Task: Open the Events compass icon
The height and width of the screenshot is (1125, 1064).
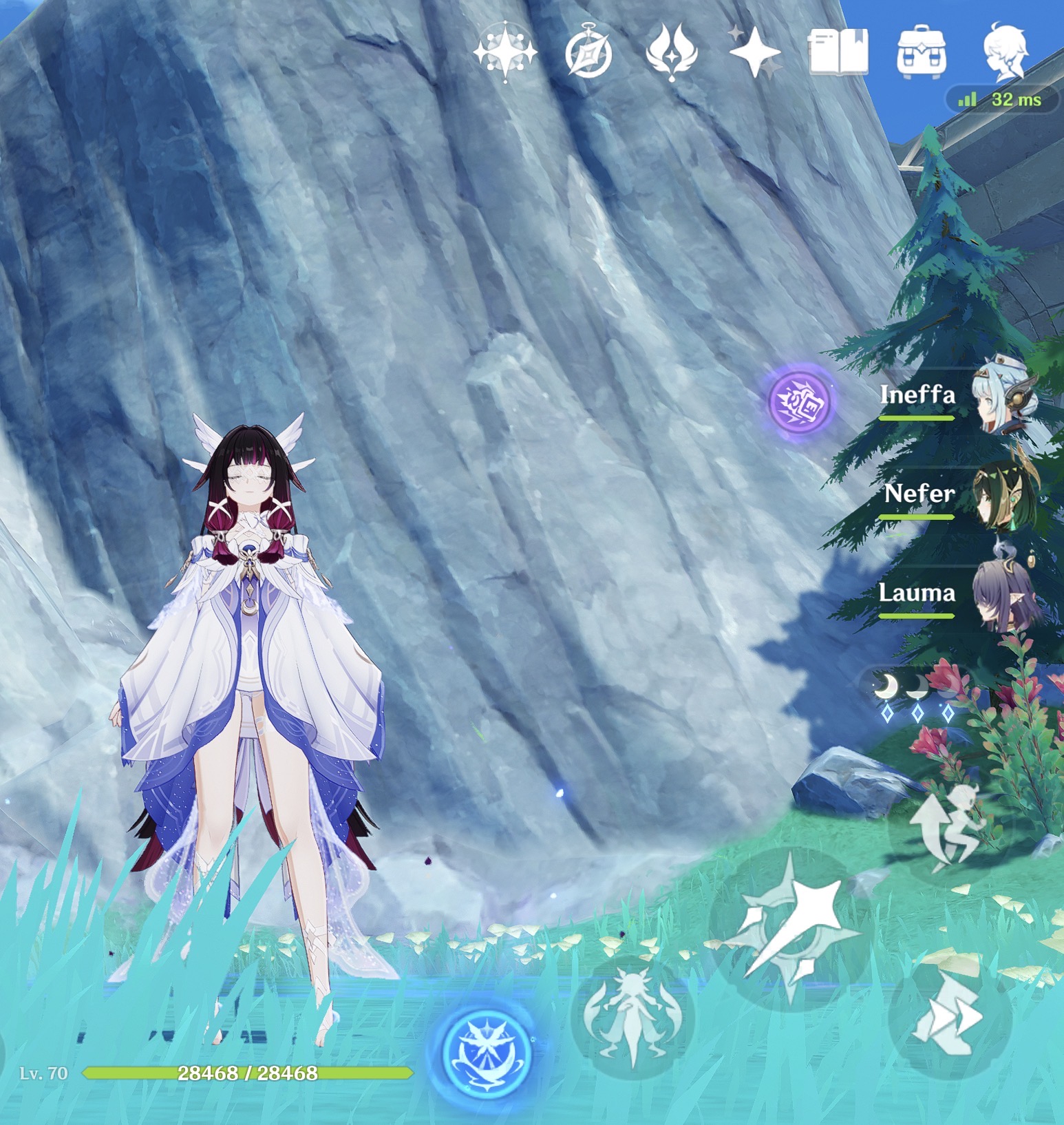Action: click(589, 54)
